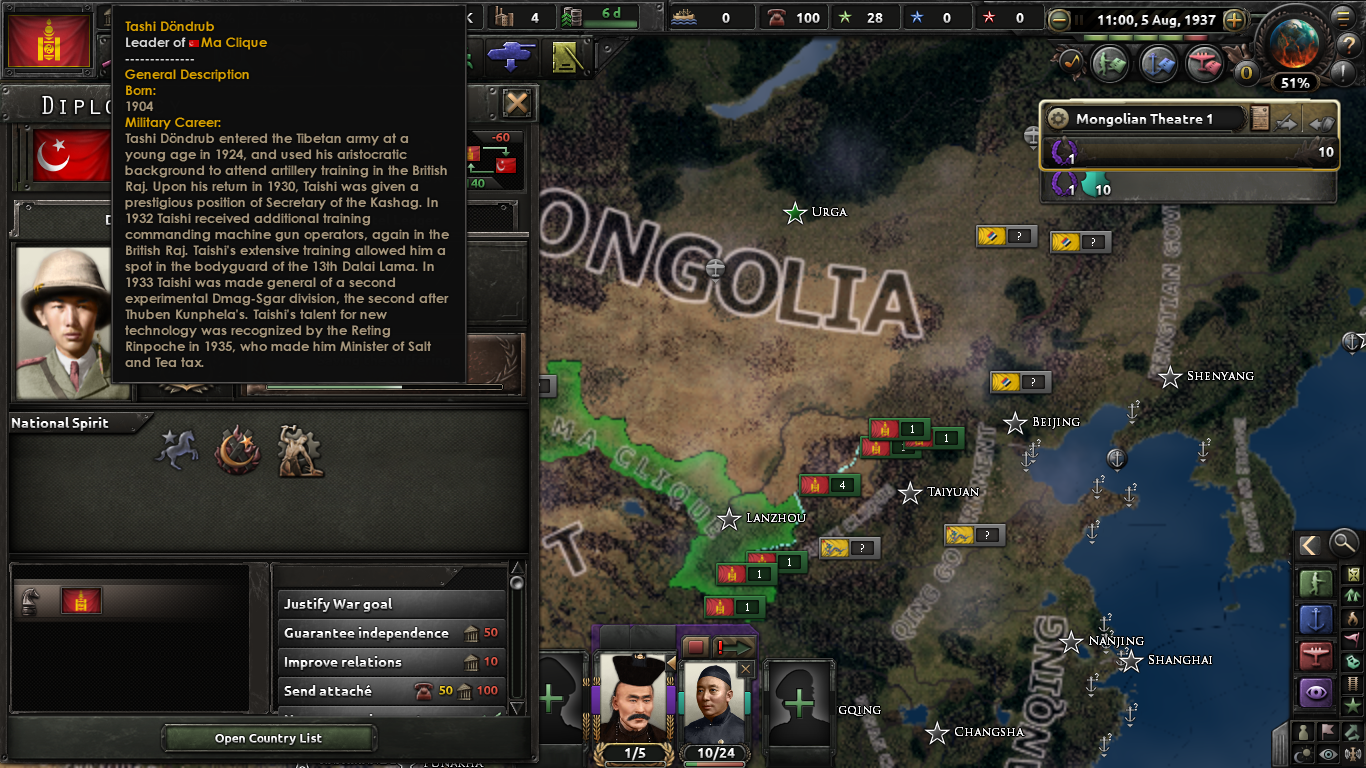Click the Open Country List button
Viewport: 1366px width, 768px height.
267,738
